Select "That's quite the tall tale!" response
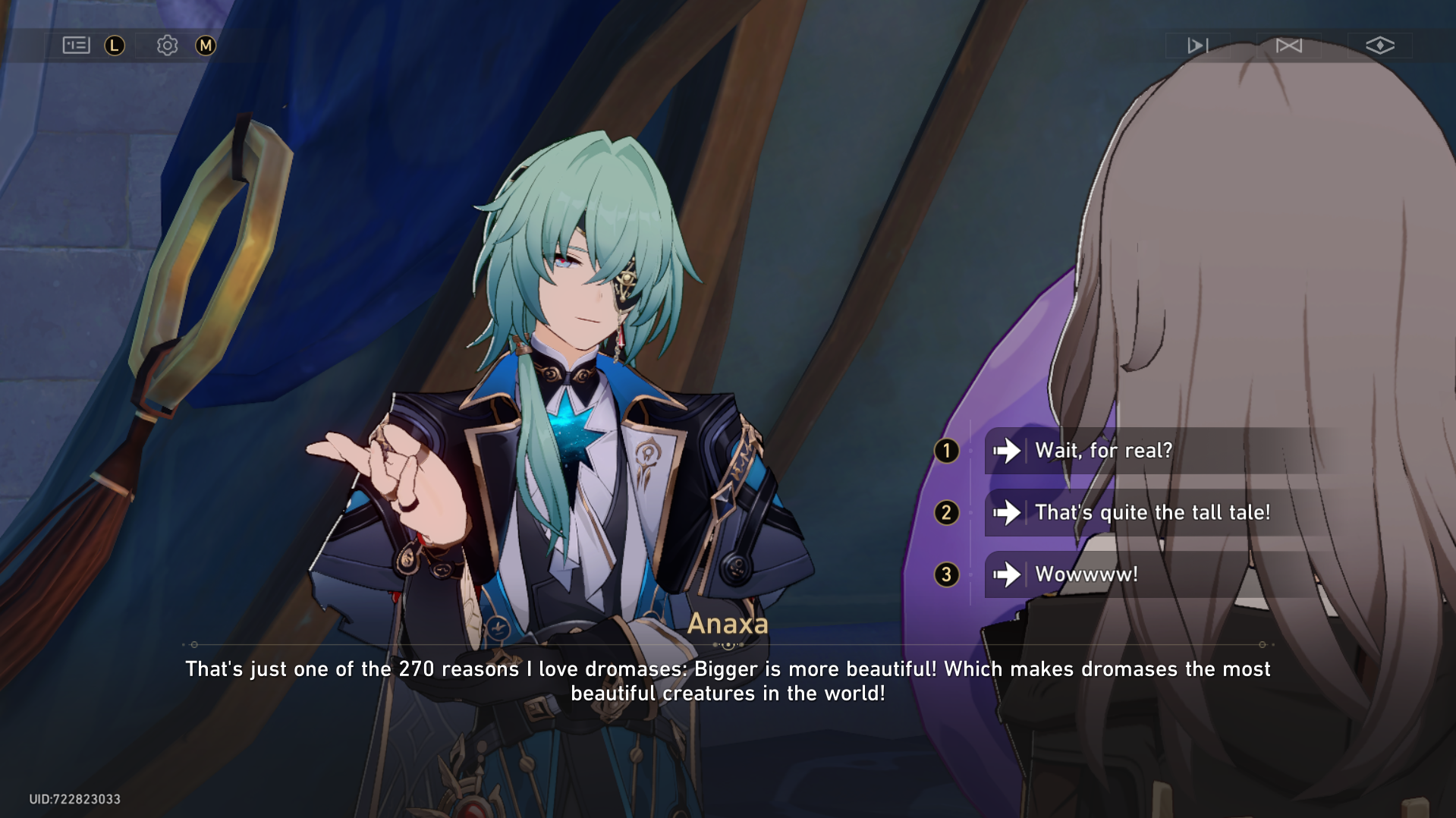The image size is (1456, 818). click(1152, 513)
